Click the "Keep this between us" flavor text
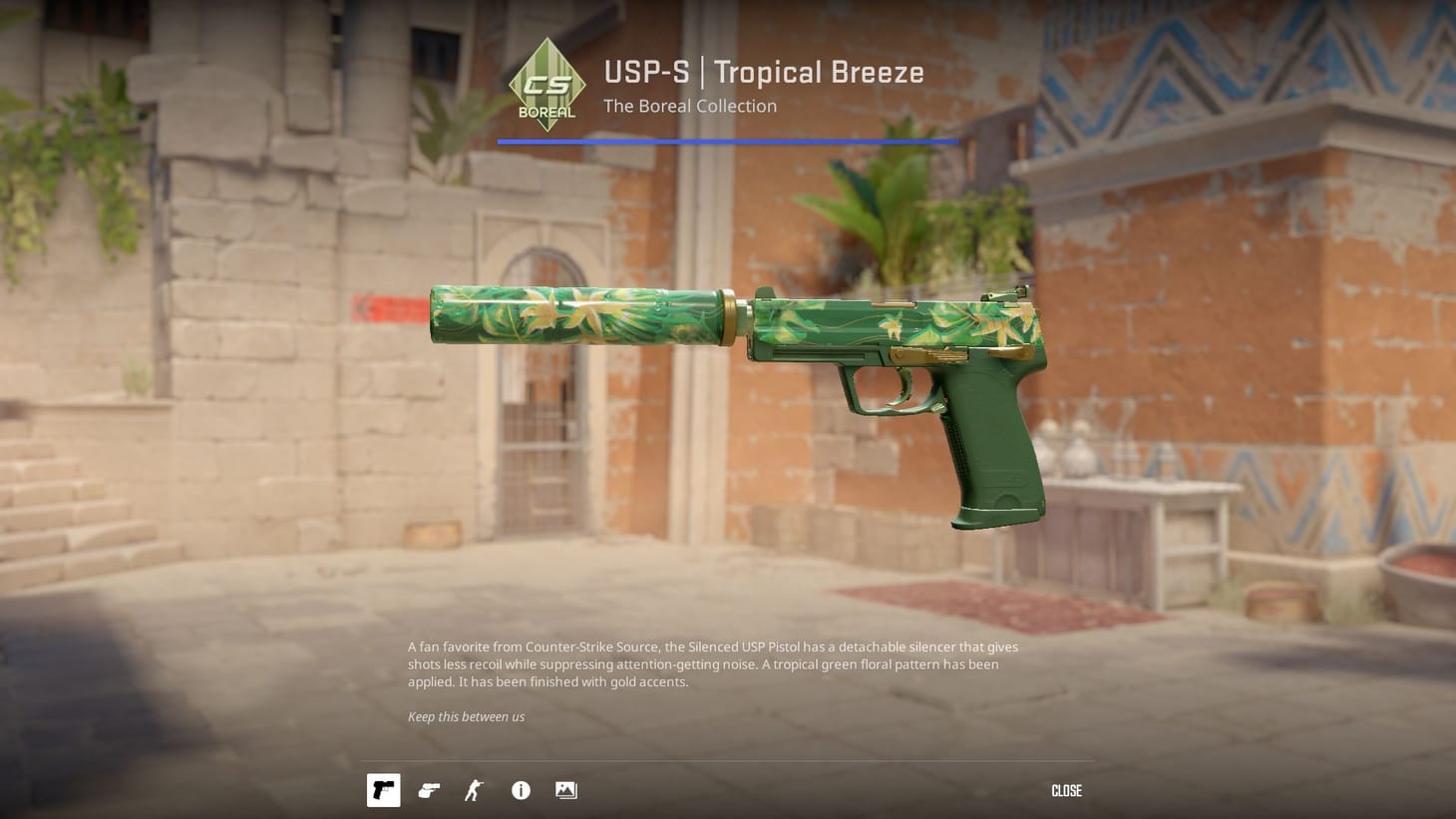 pyautogui.click(x=466, y=716)
